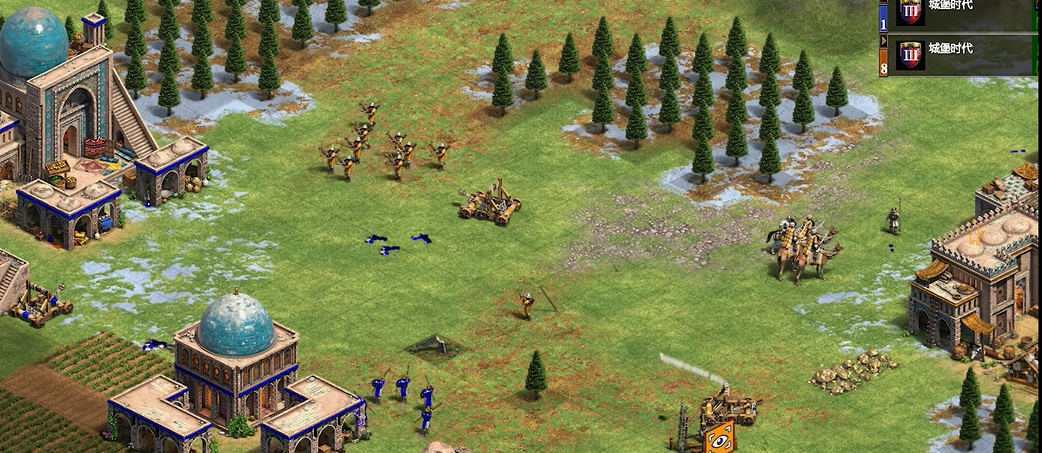
Task: Expand the arrow above the orange 8 tab
Action: tap(883, 43)
